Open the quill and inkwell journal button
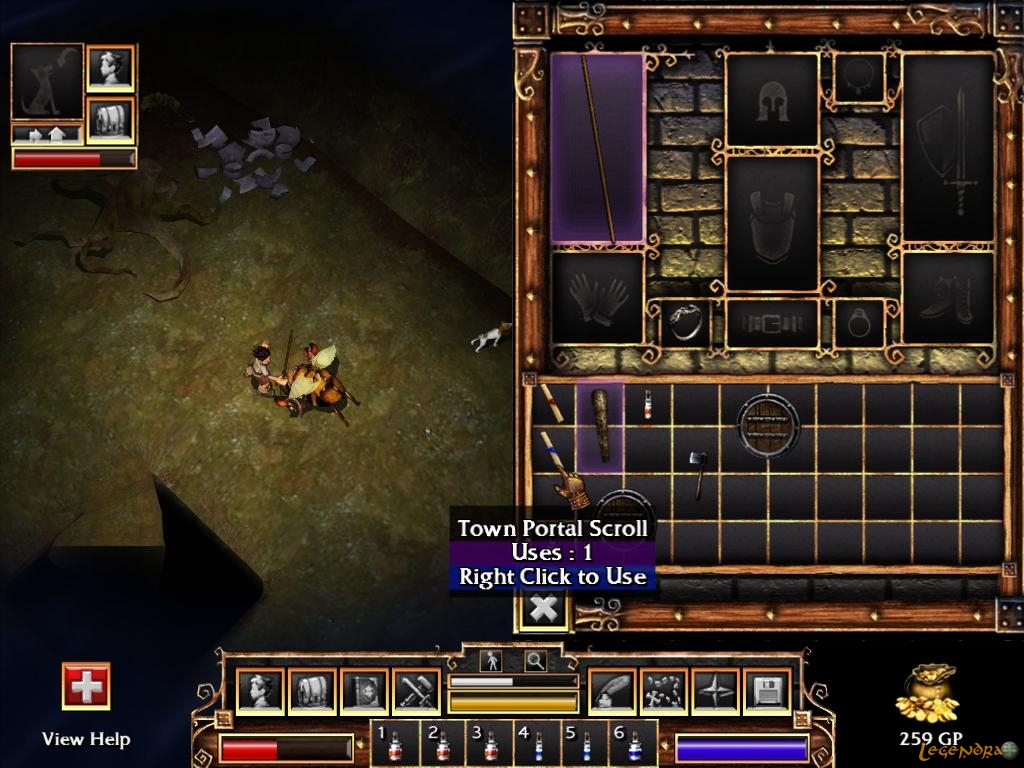The image size is (1024, 768). tap(612, 691)
